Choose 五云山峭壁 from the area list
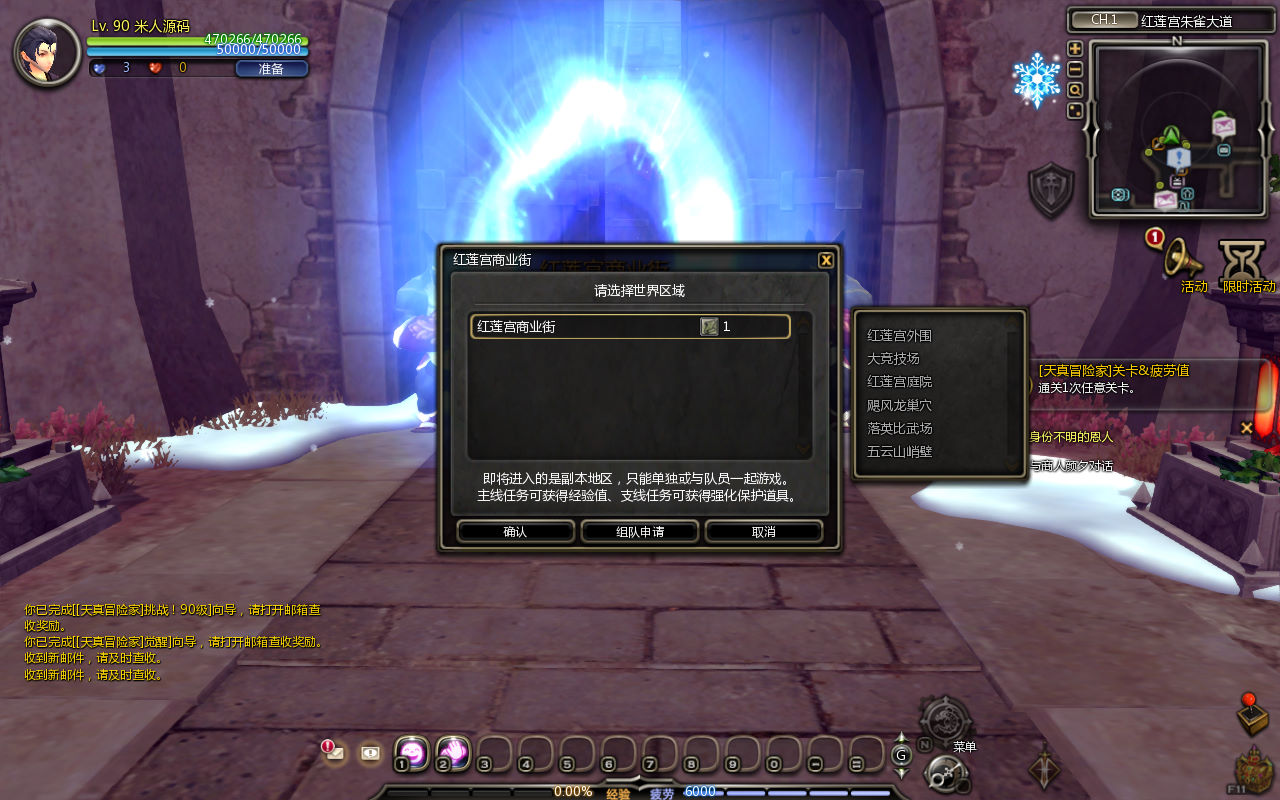The image size is (1280, 800). (899, 451)
